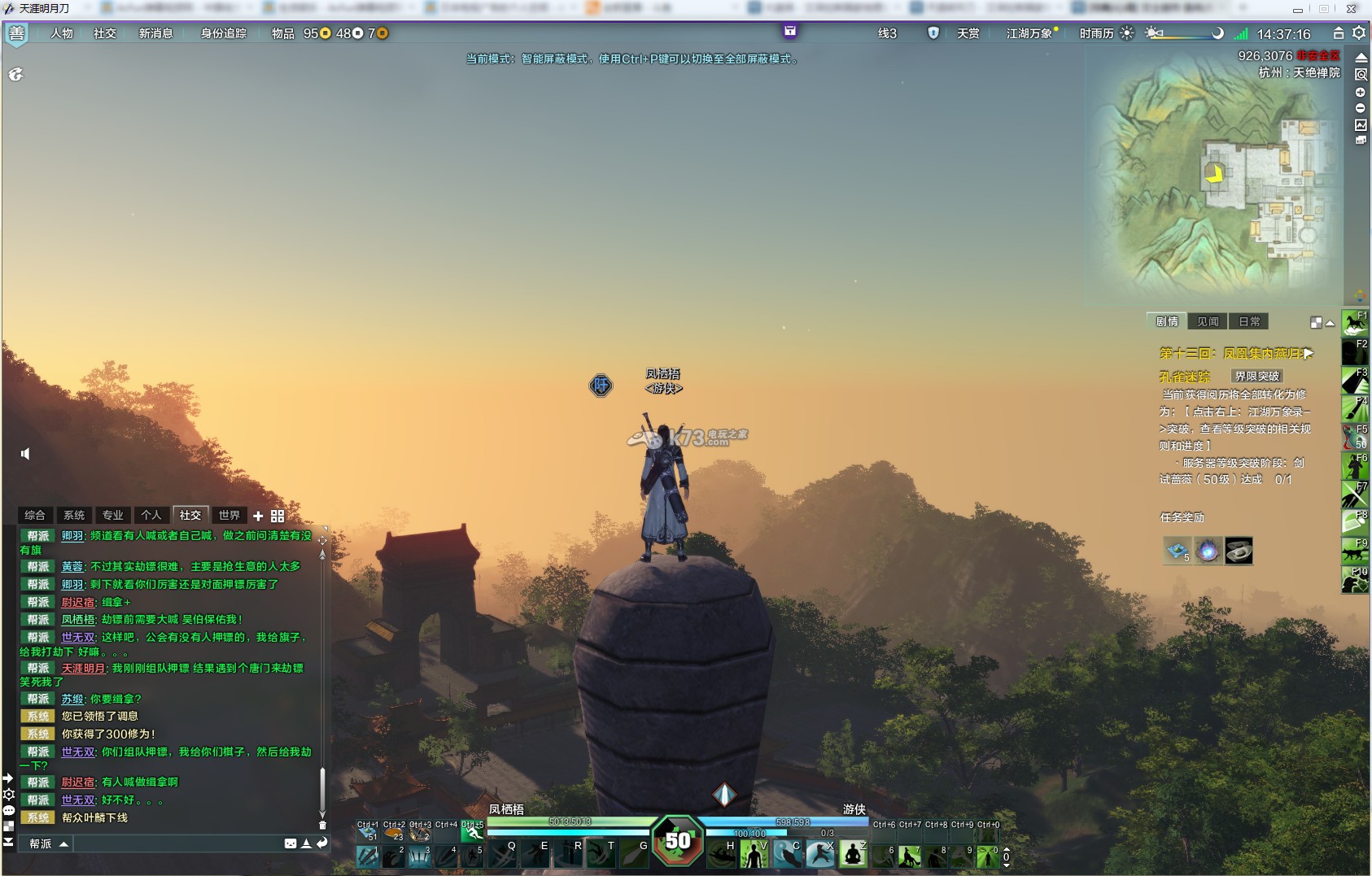Image resolution: width=1372 pixels, height=876 pixels.
Task: Open the 时雨历 calendar
Action: (1096, 33)
